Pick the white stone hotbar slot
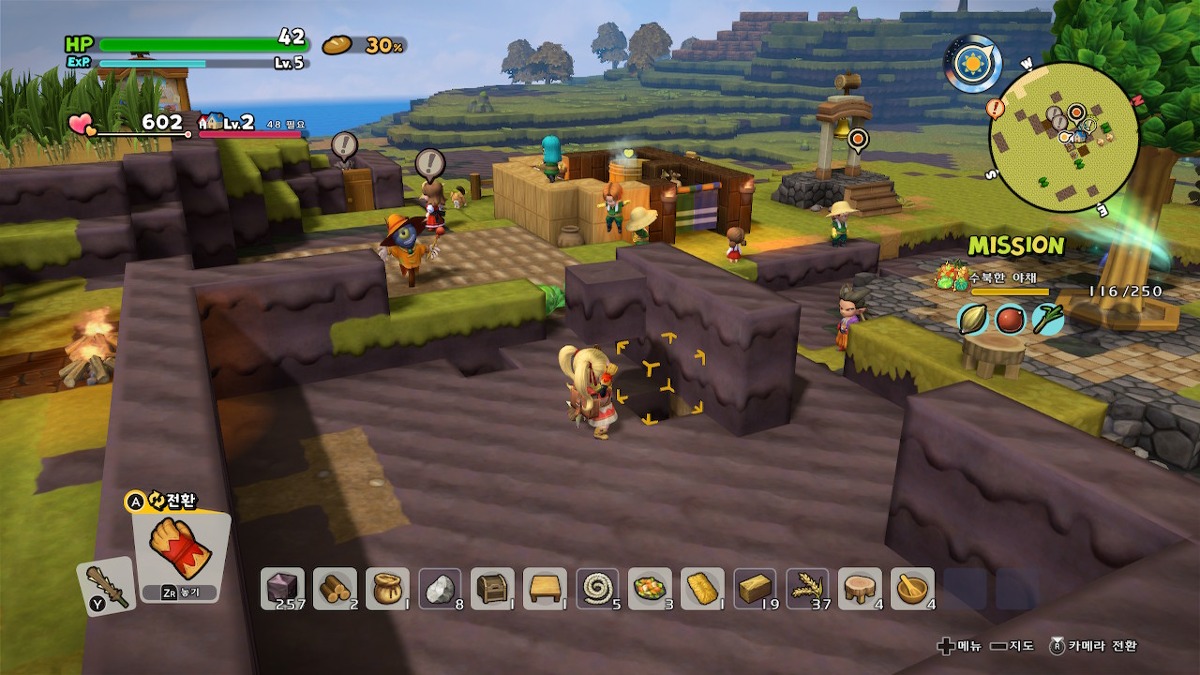Viewport: 1200px width, 675px height. click(x=439, y=588)
